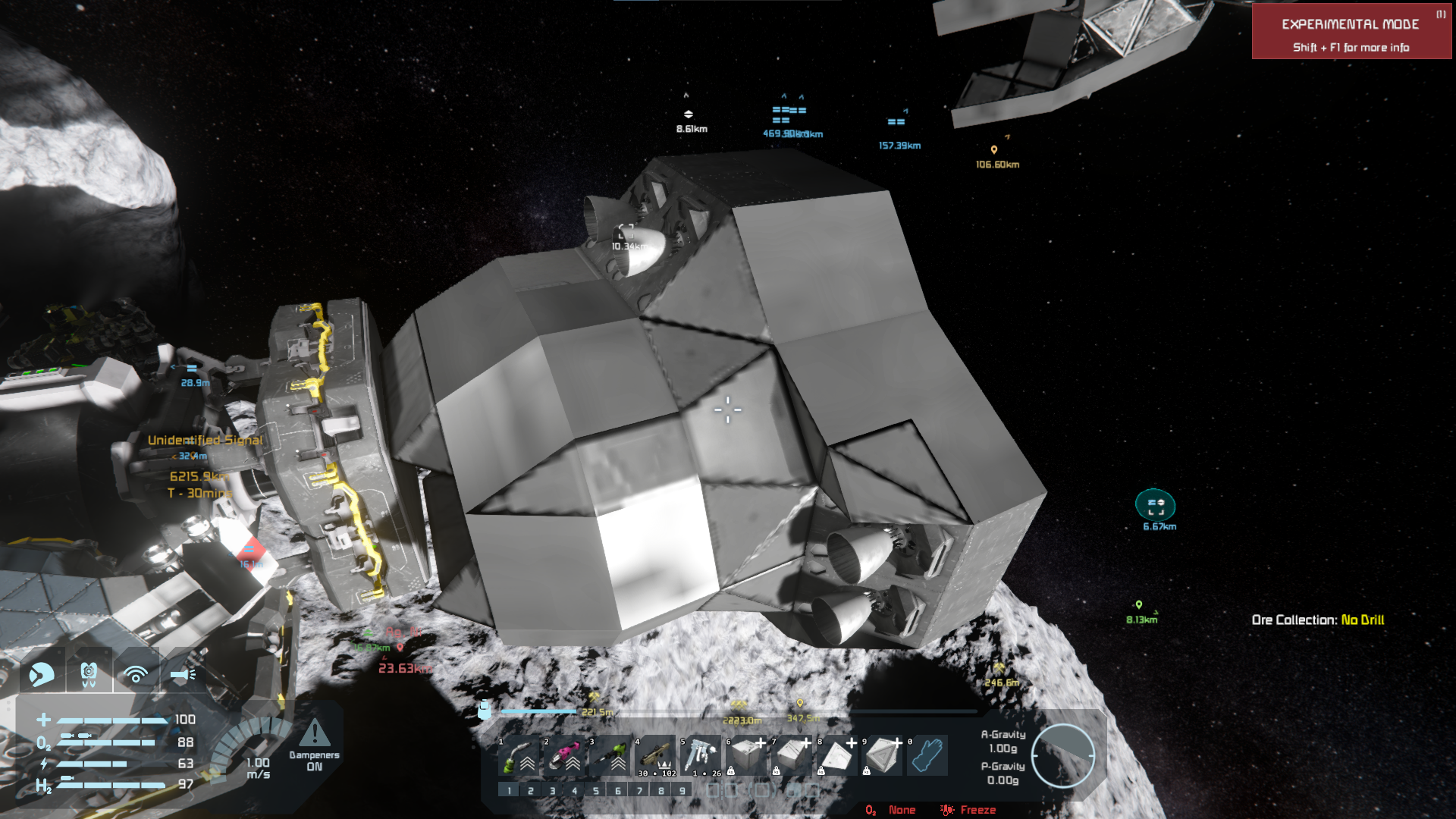Choose the armor slope block in slot 7
The width and height of the screenshot is (1456, 819).
click(x=791, y=755)
